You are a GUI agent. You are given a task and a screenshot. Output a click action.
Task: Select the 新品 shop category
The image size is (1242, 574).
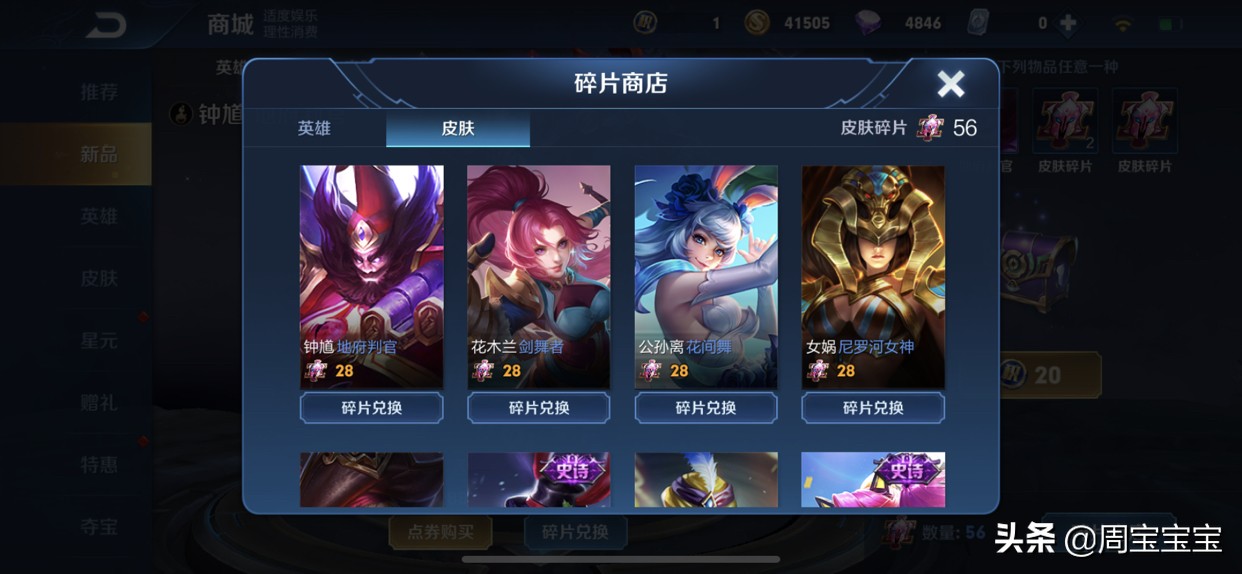tap(99, 154)
